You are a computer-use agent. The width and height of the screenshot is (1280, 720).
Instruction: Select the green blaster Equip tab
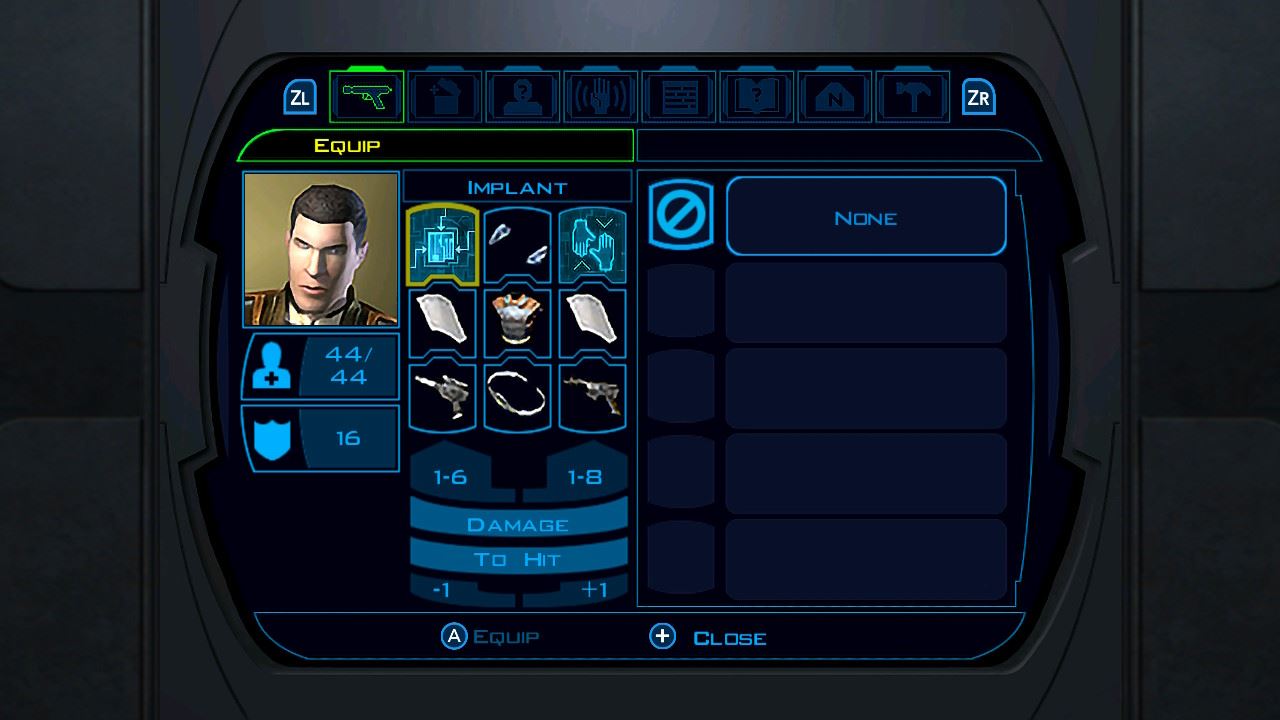click(x=367, y=98)
